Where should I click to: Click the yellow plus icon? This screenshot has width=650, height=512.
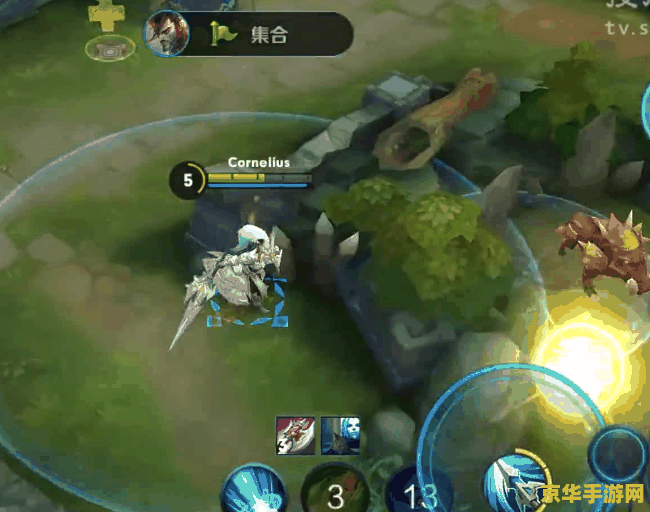[x=104, y=15]
